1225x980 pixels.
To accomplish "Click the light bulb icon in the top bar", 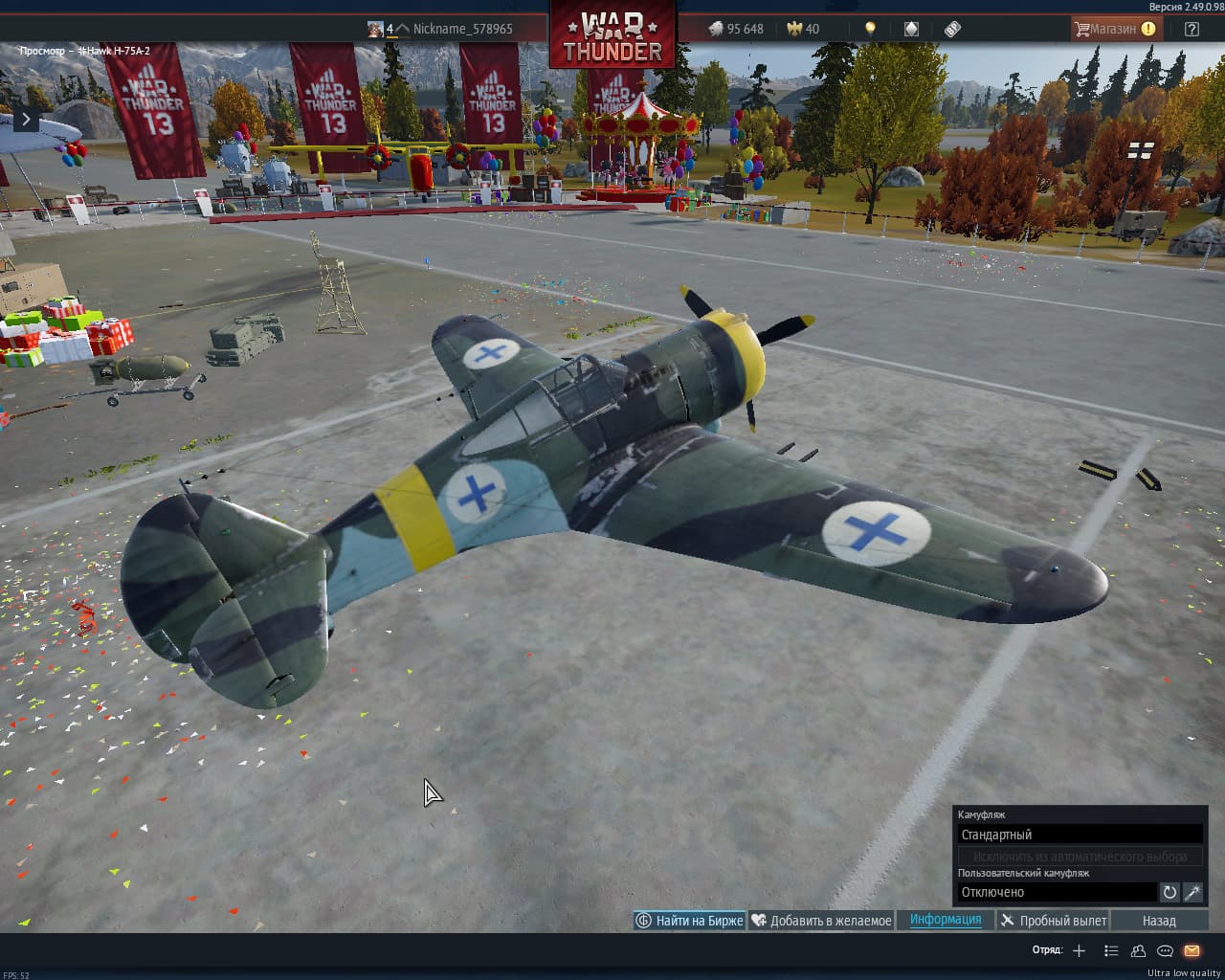I will pos(870,29).
